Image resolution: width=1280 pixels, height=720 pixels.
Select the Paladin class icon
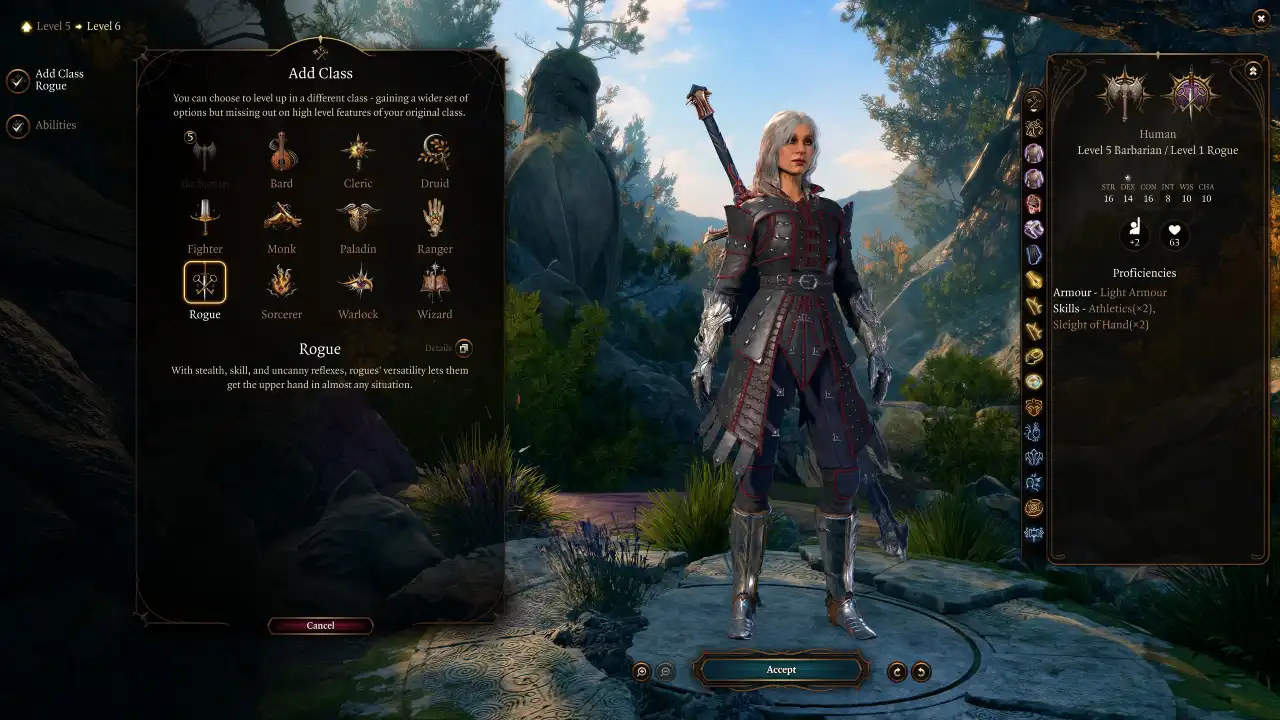pyautogui.click(x=357, y=222)
